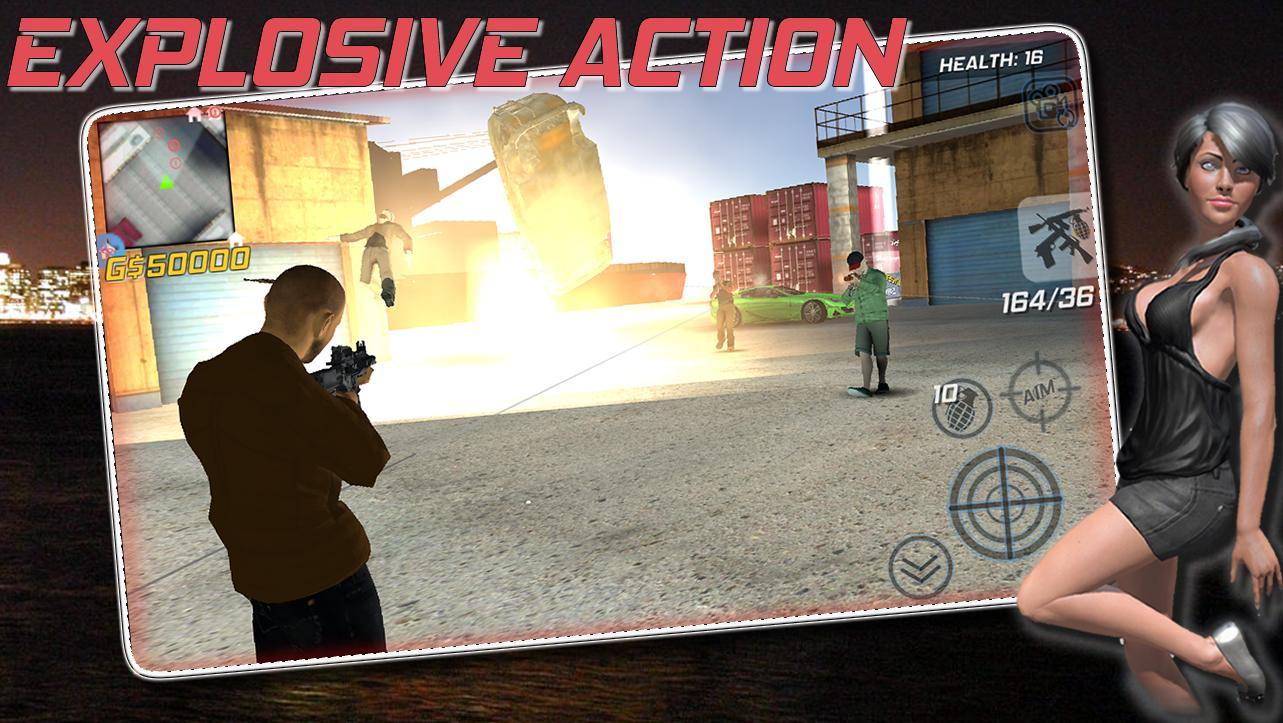1283x723 pixels.
Task: Tap the green player arrow on the minimap
Action: click(165, 182)
